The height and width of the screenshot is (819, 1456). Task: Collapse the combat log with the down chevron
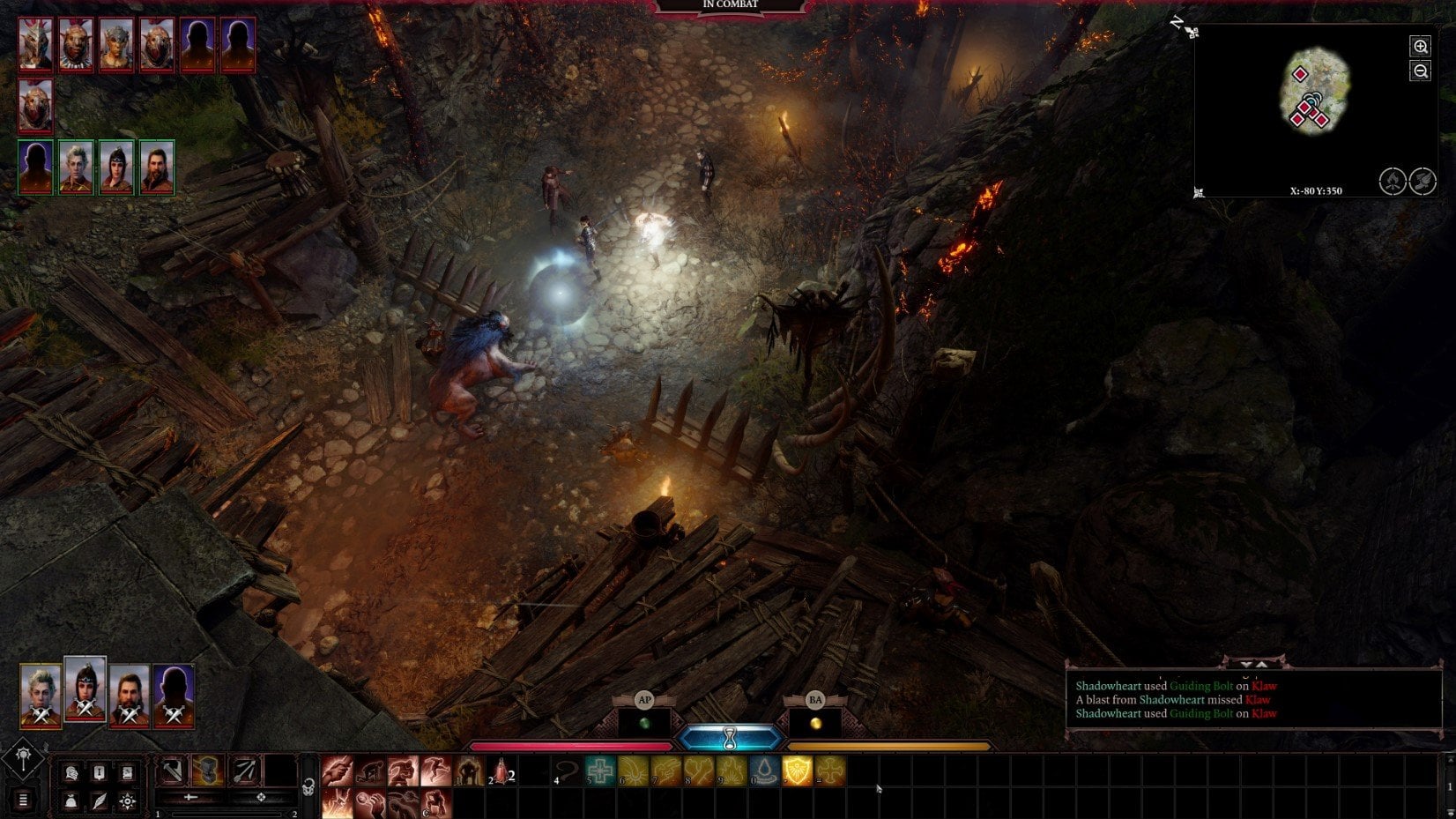tap(1248, 665)
